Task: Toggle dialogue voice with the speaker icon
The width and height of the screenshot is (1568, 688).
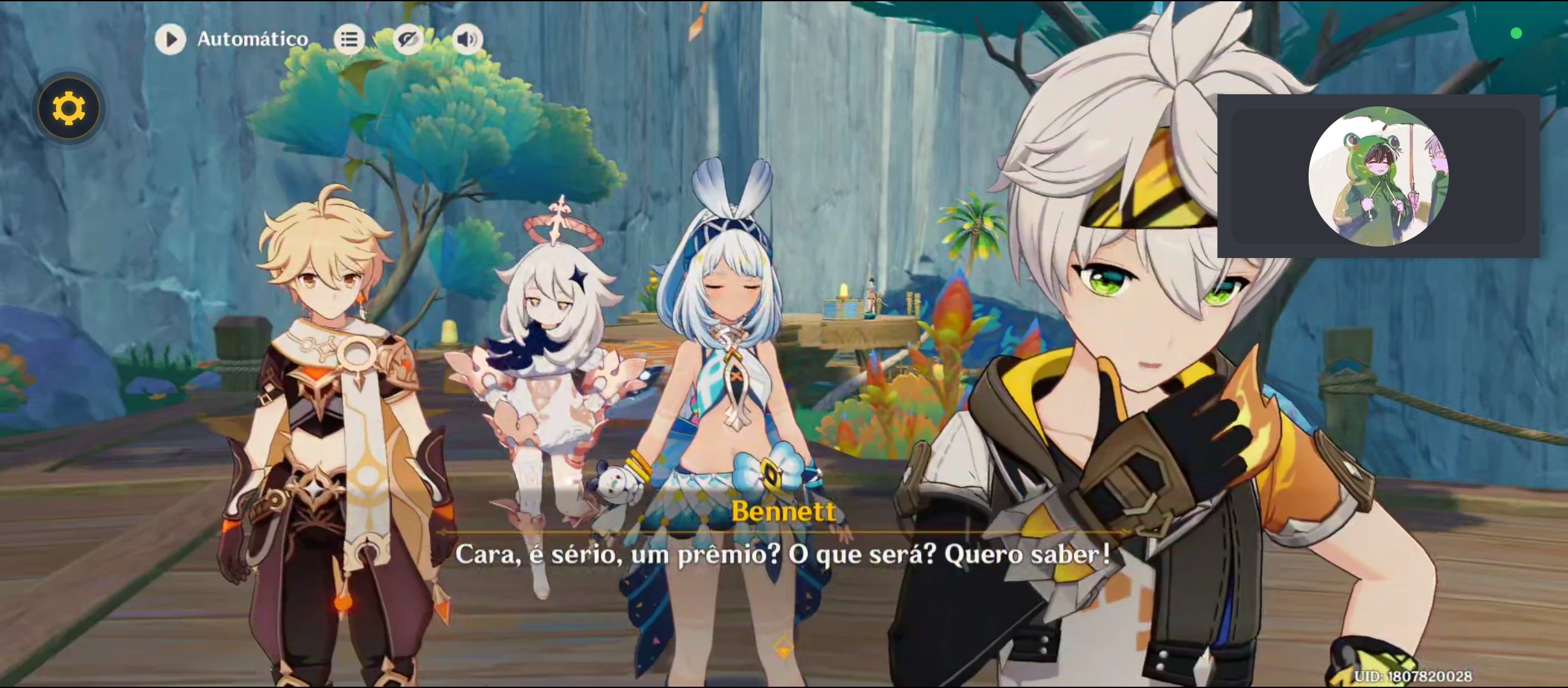Action: point(467,39)
